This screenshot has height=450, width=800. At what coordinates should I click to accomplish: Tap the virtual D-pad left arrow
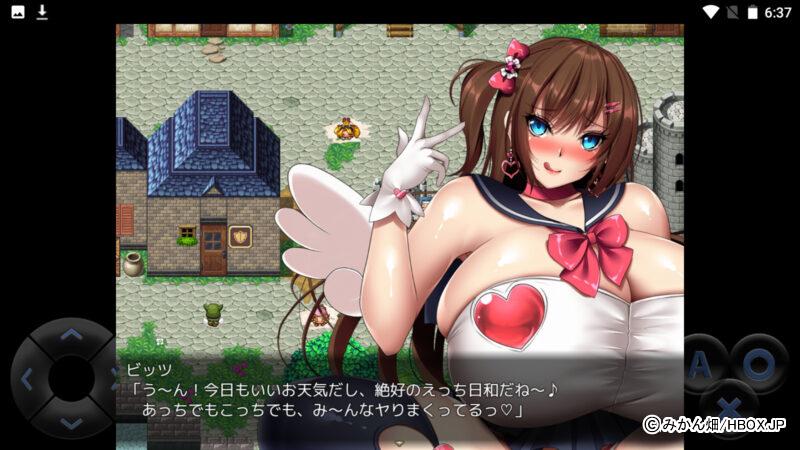click(x=27, y=379)
